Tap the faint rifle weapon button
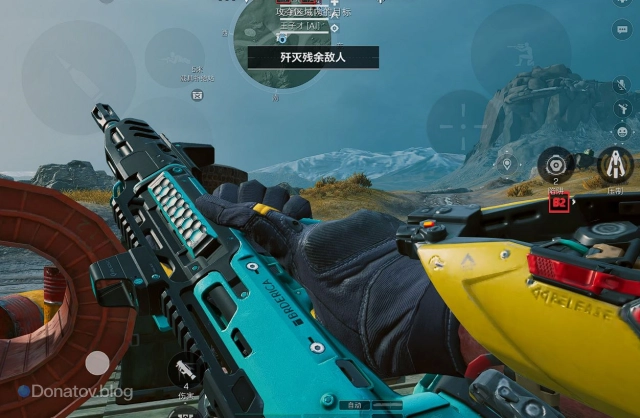Screen dimensions: 640x418 175,56
